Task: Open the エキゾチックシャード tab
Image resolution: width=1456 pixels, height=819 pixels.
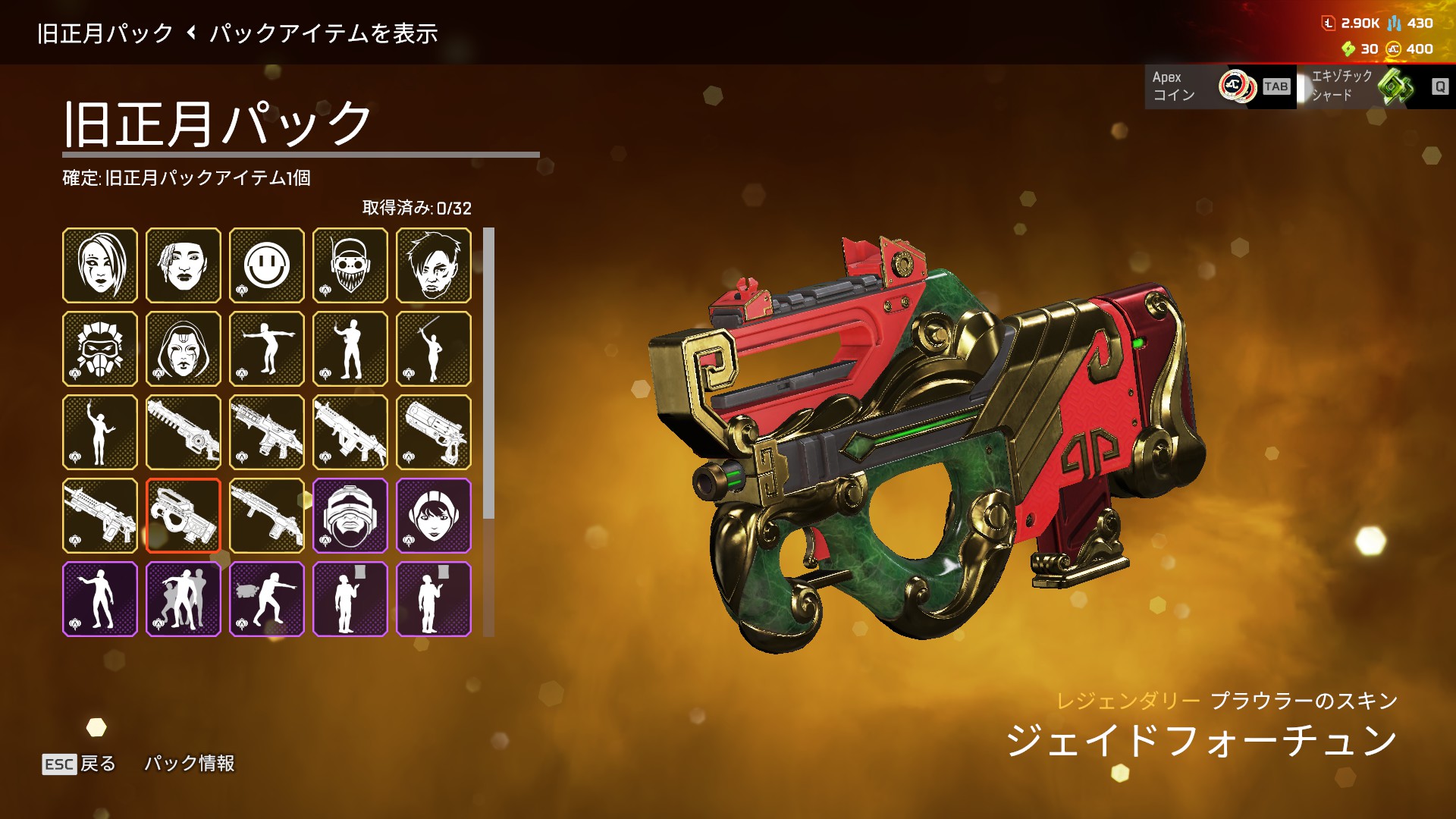Action: point(1374,86)
